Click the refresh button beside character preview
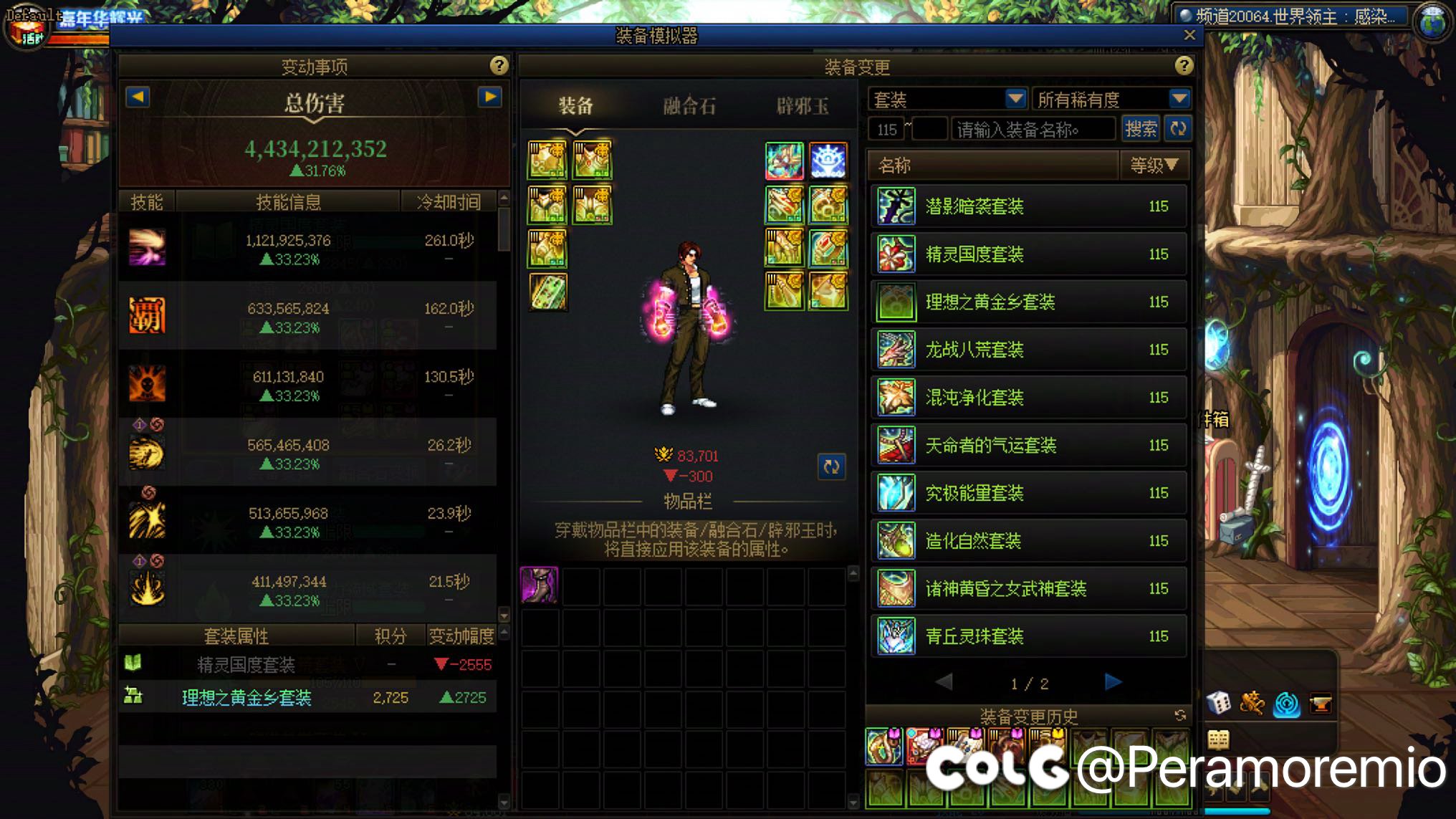The height and width of the screenshot is (819, 1456). pyautogui.click(x=831, y=467)
